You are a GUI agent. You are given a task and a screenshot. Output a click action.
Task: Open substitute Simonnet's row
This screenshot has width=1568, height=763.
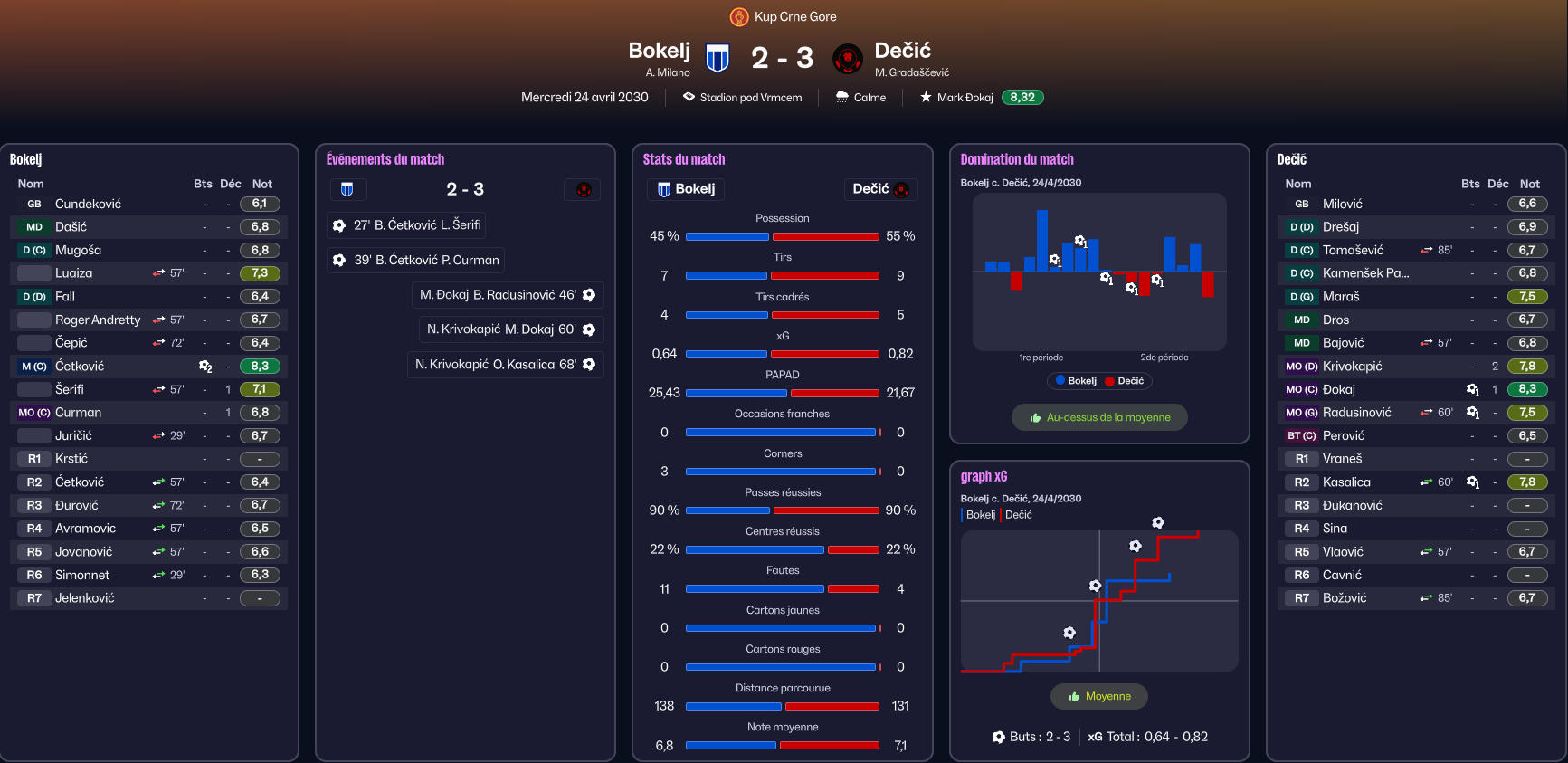coord(82,575)
